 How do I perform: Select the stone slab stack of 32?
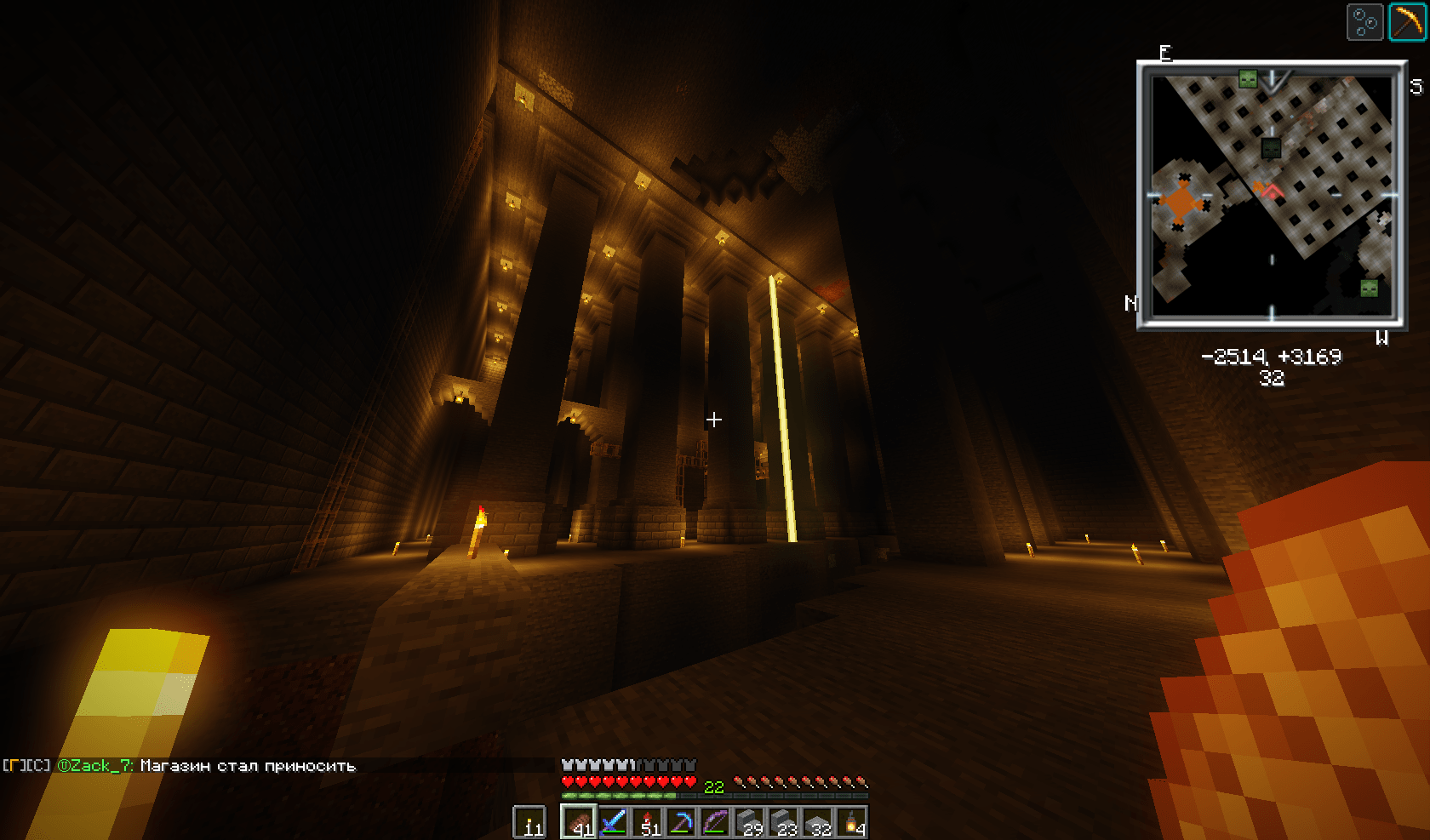817,822
